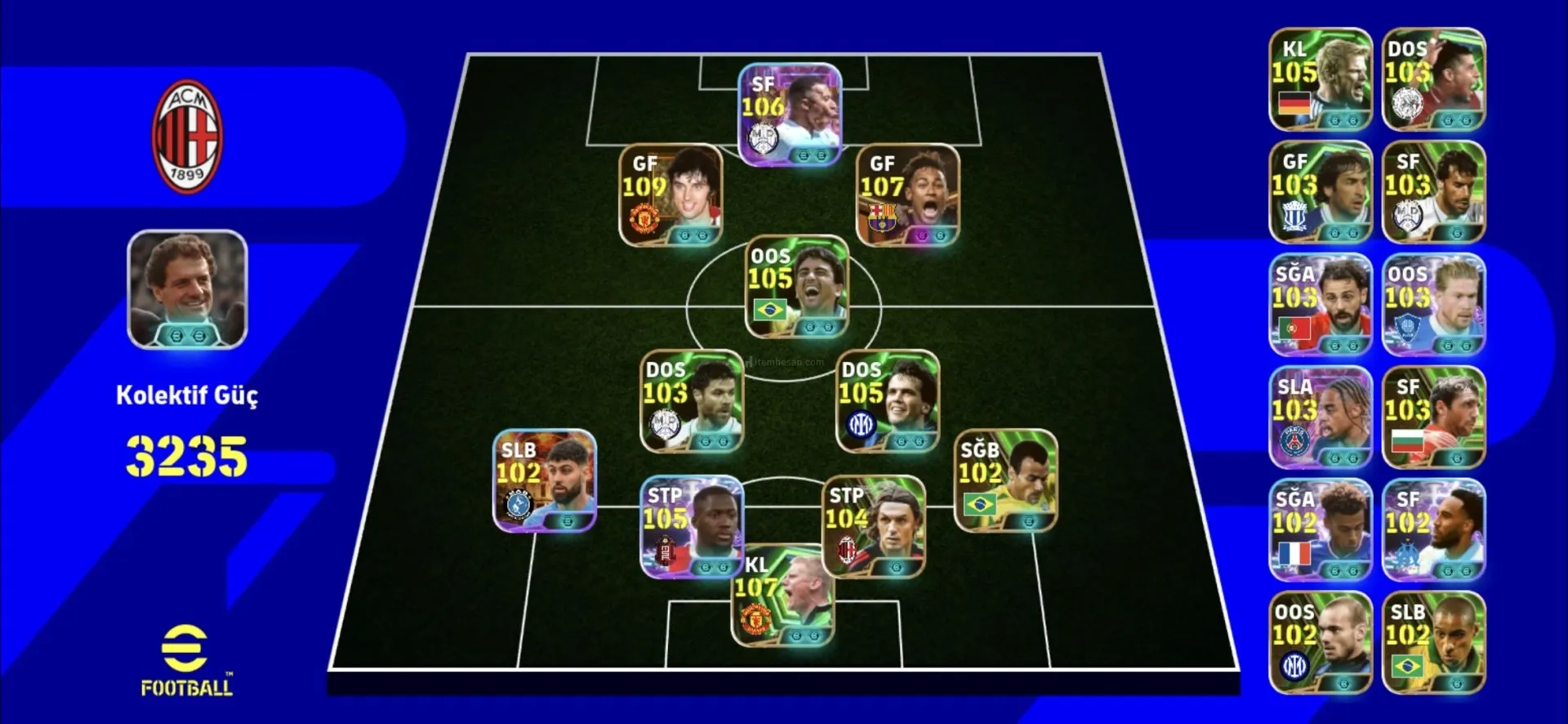Select the OOS 105 midfielder card
This screenshot has width=1568, height=724.
click(x=797, y=287)
